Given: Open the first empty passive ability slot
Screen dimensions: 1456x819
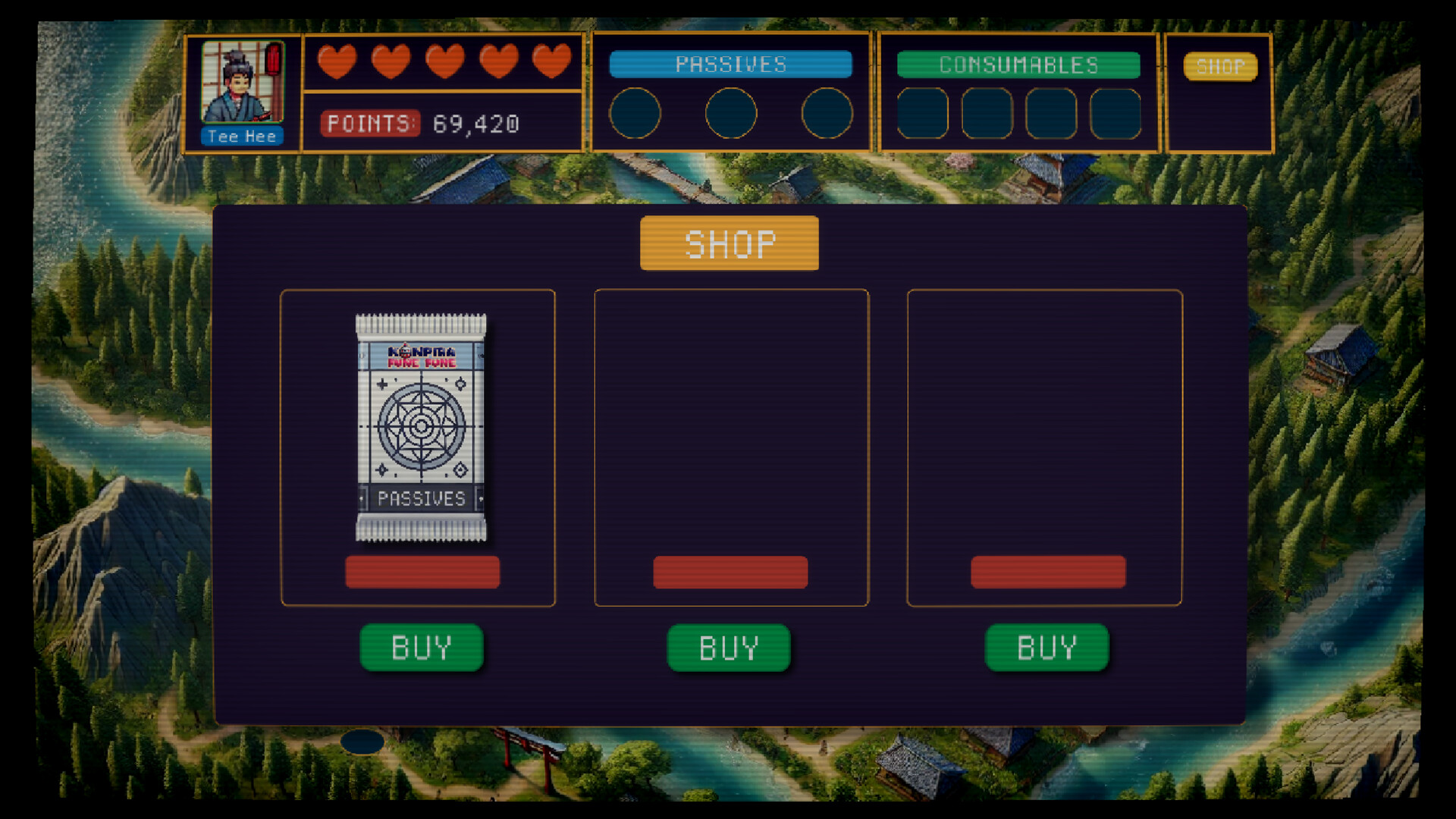Looking at the screenshot, I should pos(637,113).
